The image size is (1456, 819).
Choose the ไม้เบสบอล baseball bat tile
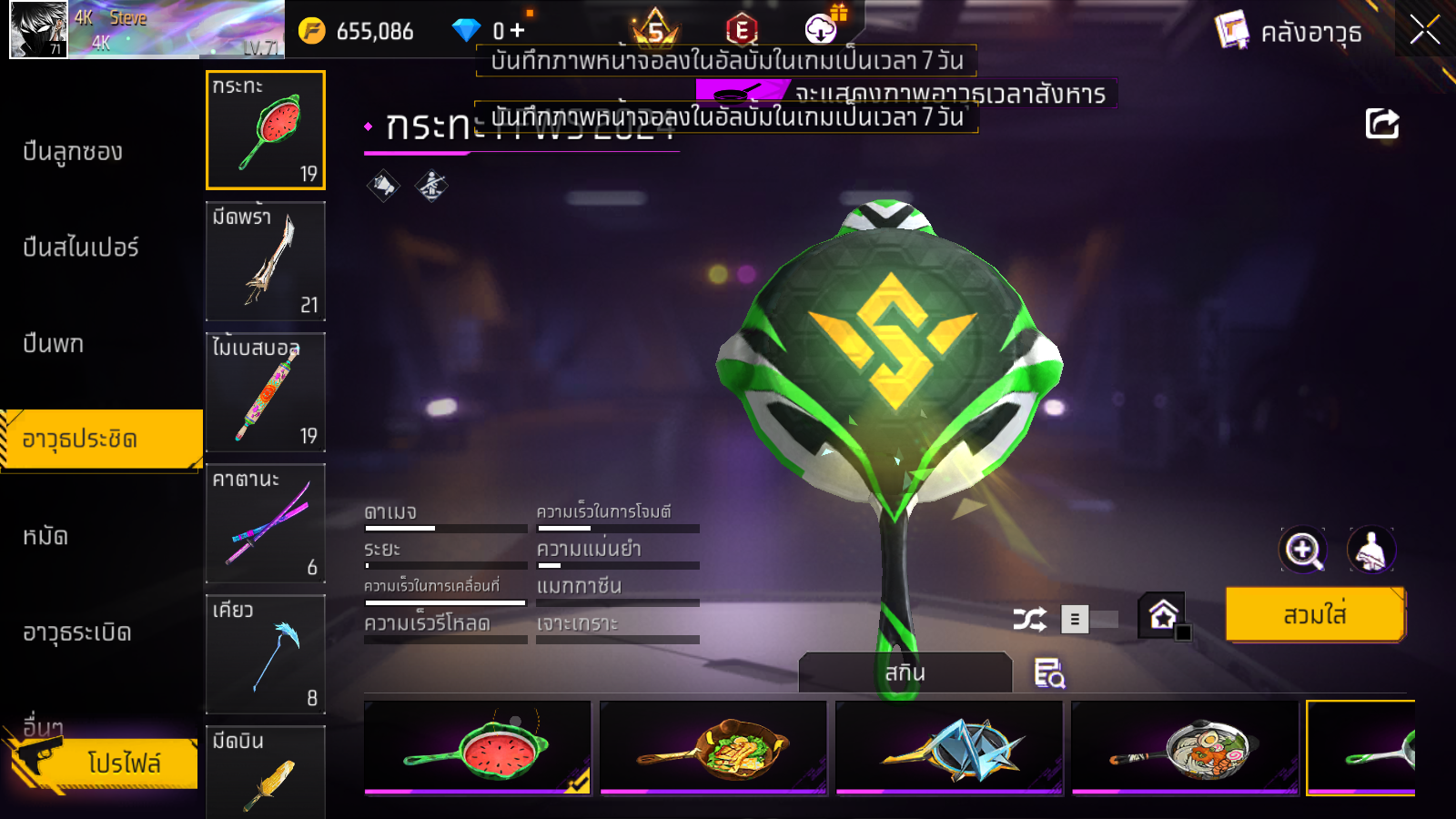coord(266,392)
